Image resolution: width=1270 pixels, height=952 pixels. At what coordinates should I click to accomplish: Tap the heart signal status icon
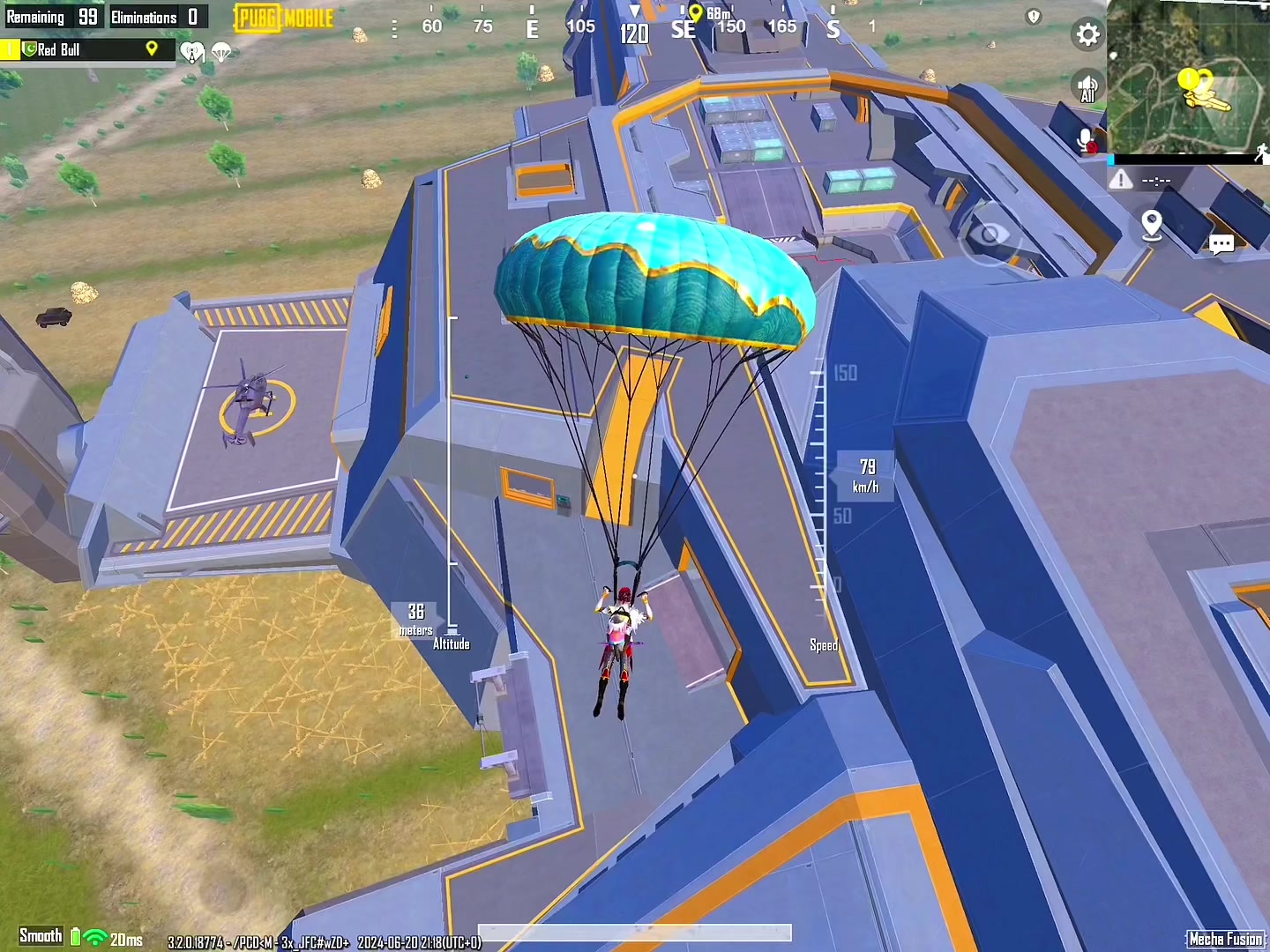click(x=191, y=53)
